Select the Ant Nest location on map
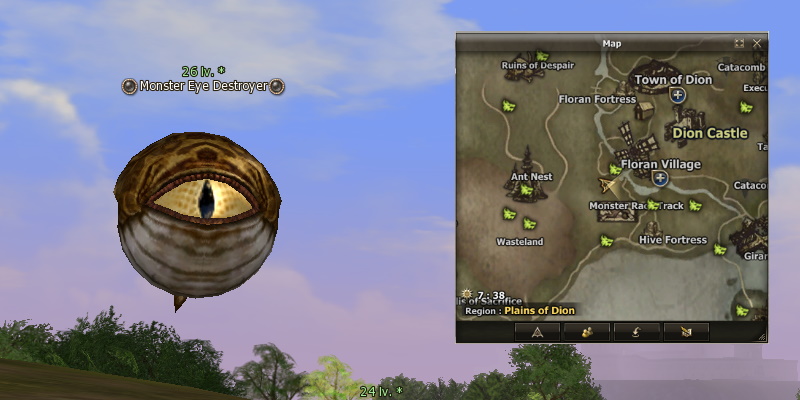Viewport: 800px width, 400px height. click(531, 177)
